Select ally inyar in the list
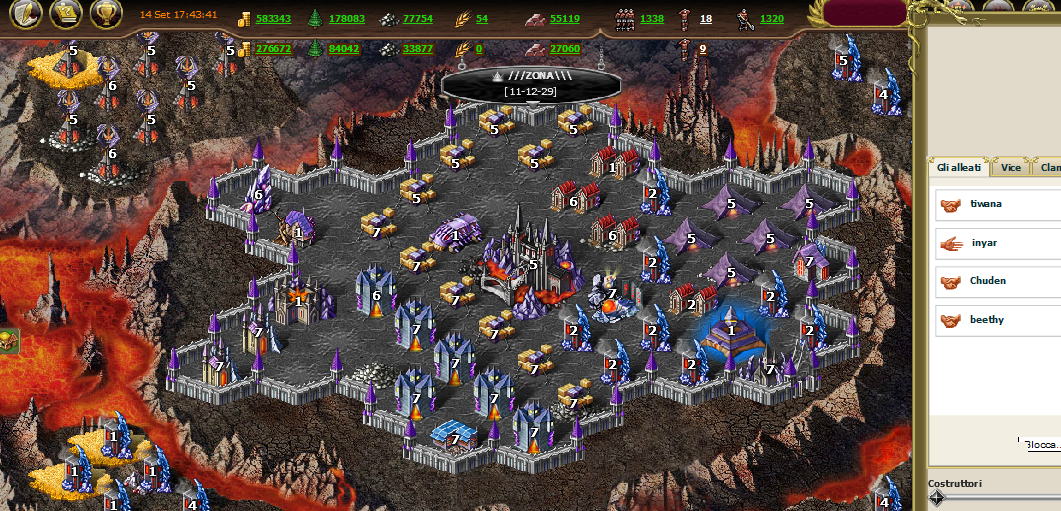Image resolution: width=1061 pixels, height=511 pixels. pos(984,243)
